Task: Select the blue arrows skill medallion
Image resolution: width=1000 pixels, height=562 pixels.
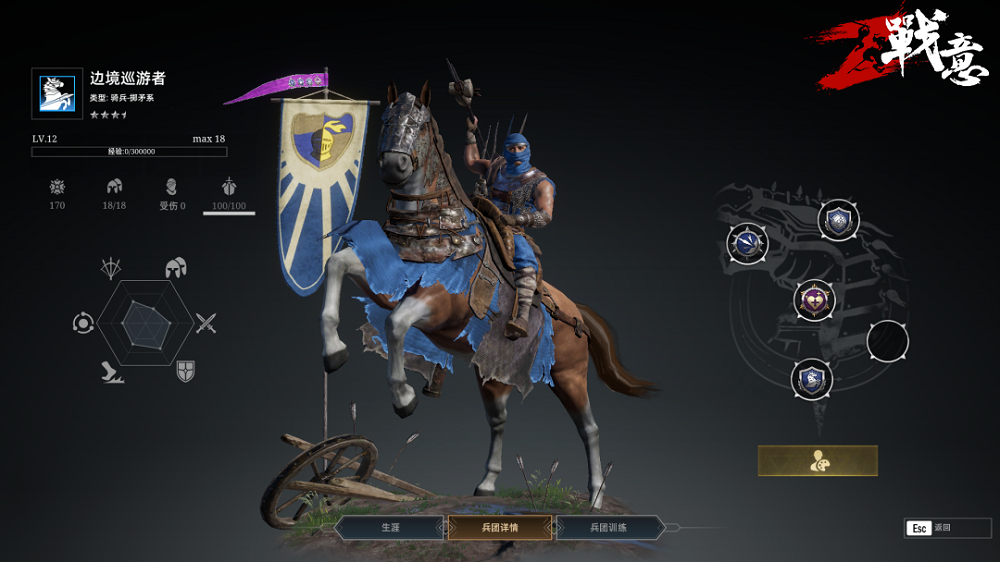Action: [x=747, y=243]
